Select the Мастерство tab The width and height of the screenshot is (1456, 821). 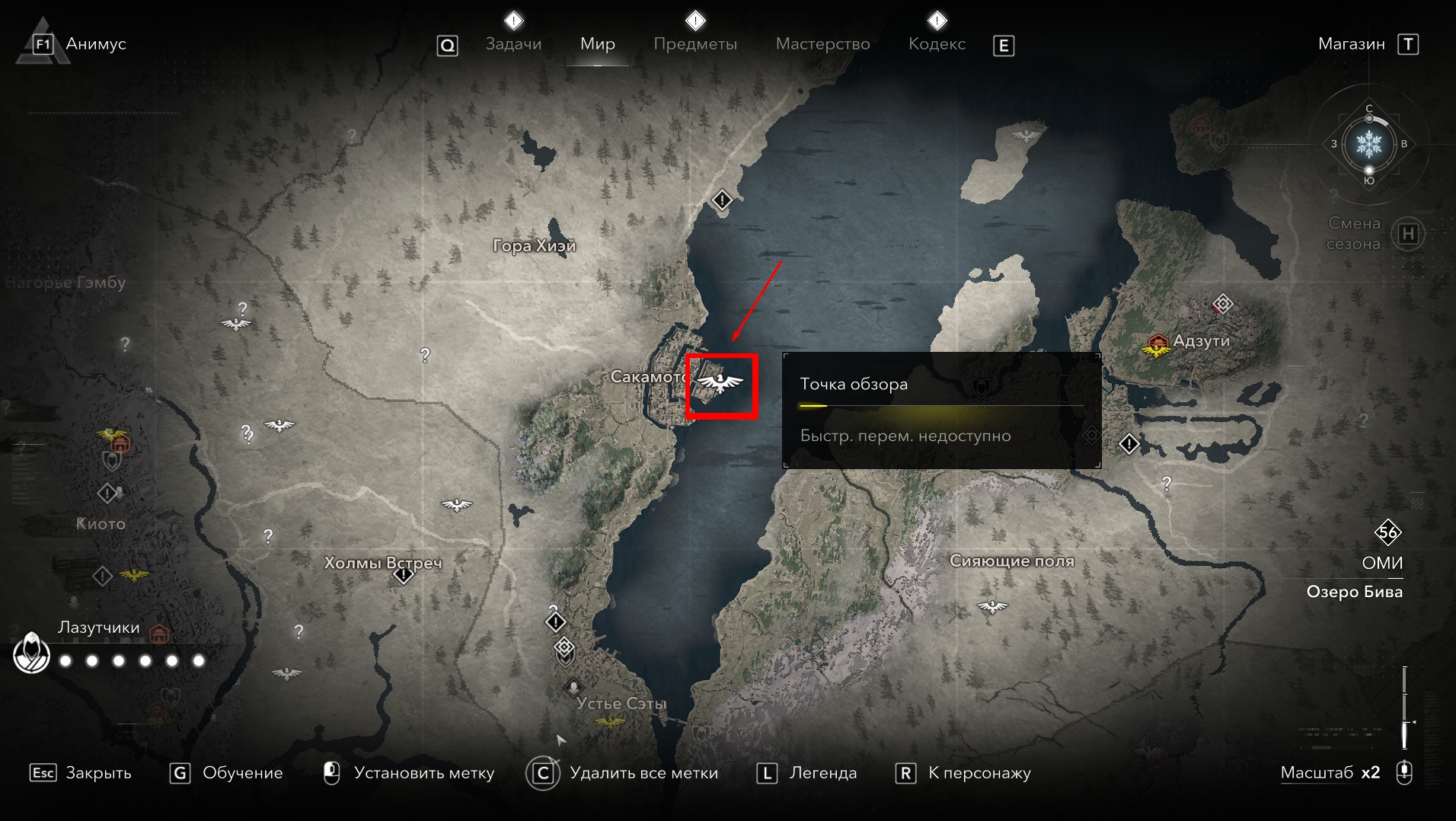822,44
